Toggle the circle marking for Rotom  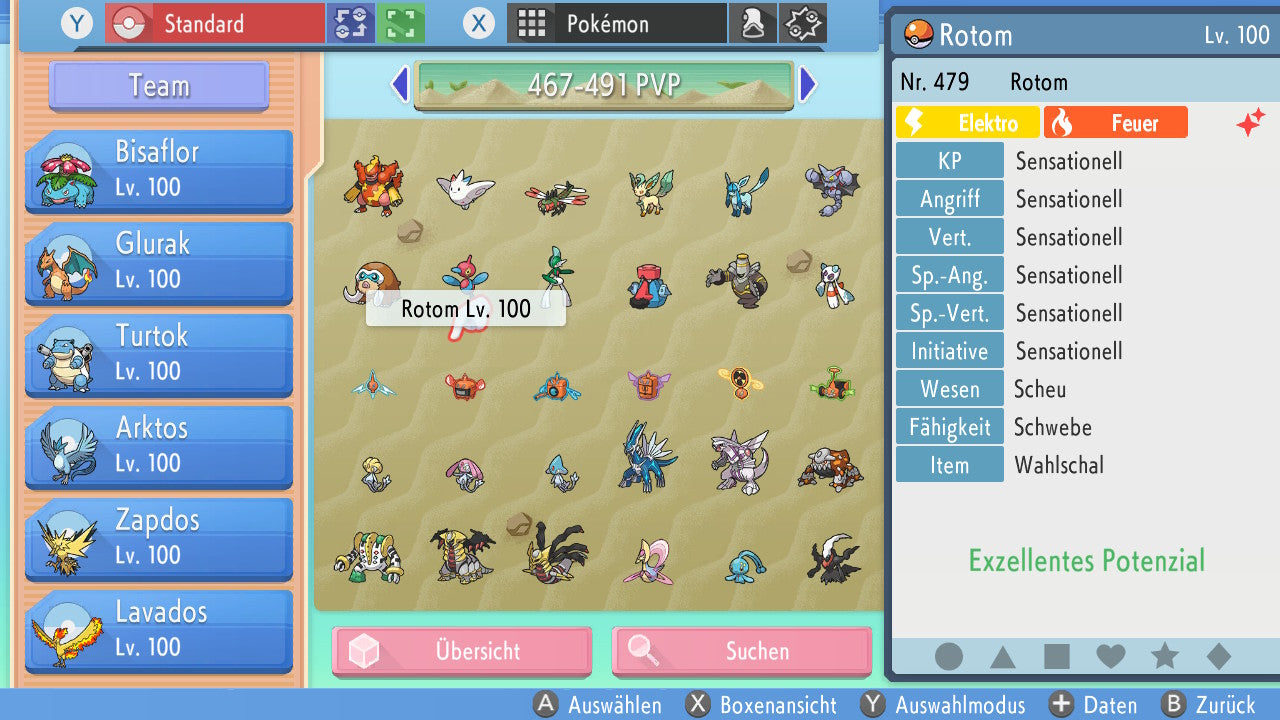948,655
